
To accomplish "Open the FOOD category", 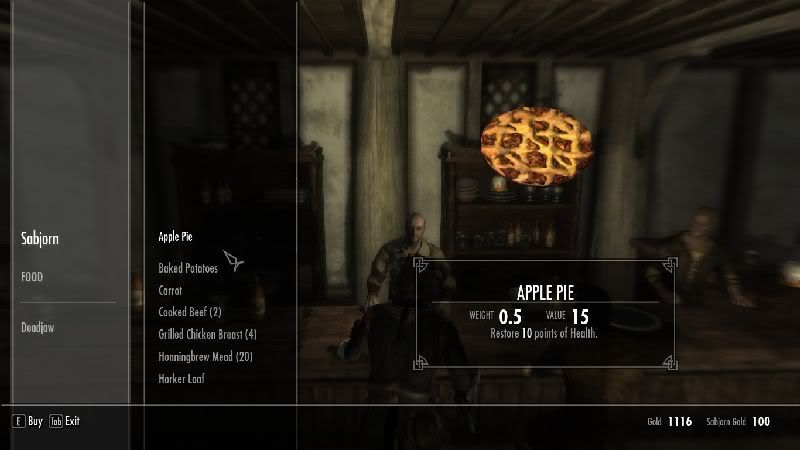I will (x=34, y=277).
